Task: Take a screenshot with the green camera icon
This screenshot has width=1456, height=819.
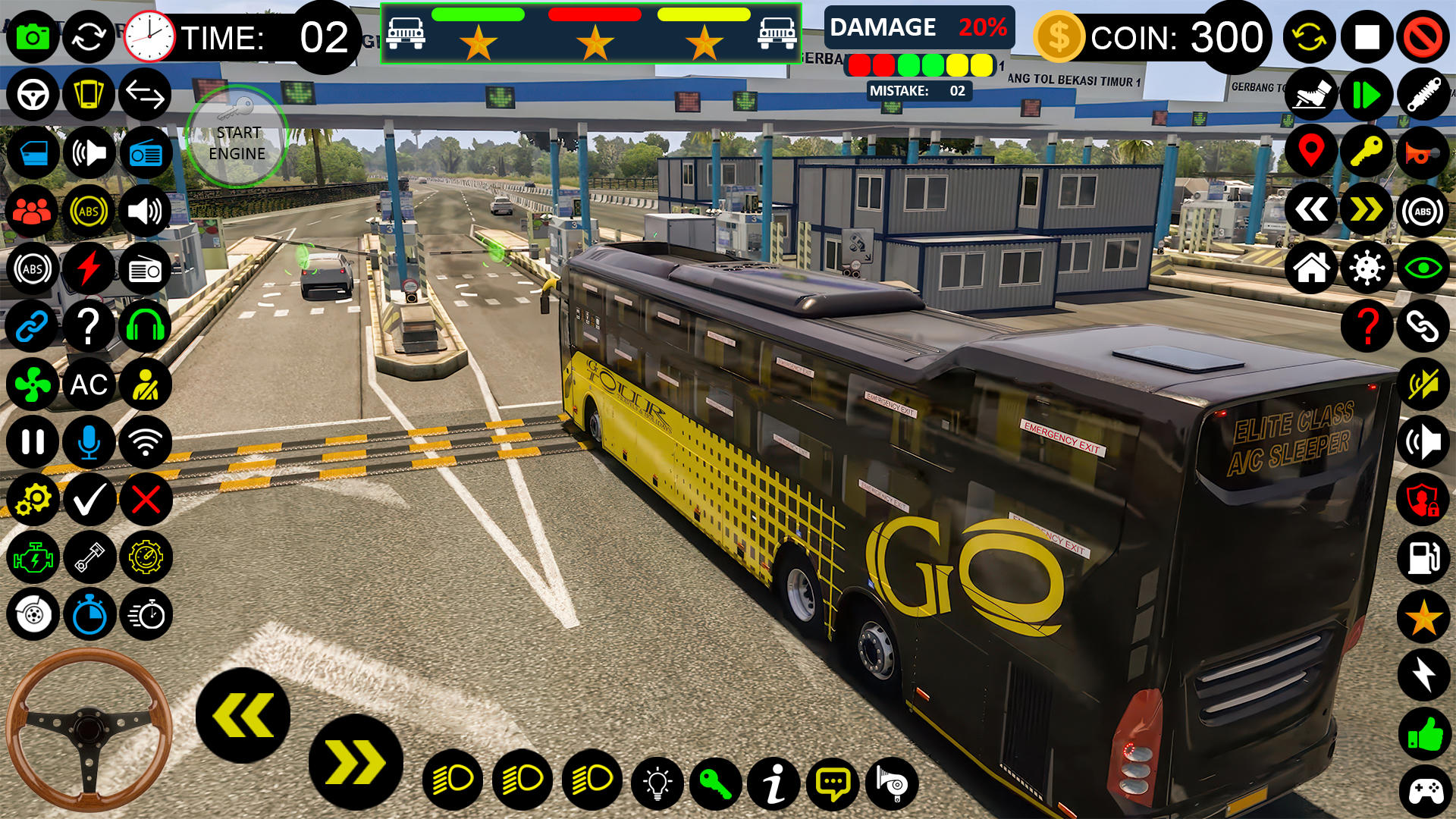Action: (33, 36)
